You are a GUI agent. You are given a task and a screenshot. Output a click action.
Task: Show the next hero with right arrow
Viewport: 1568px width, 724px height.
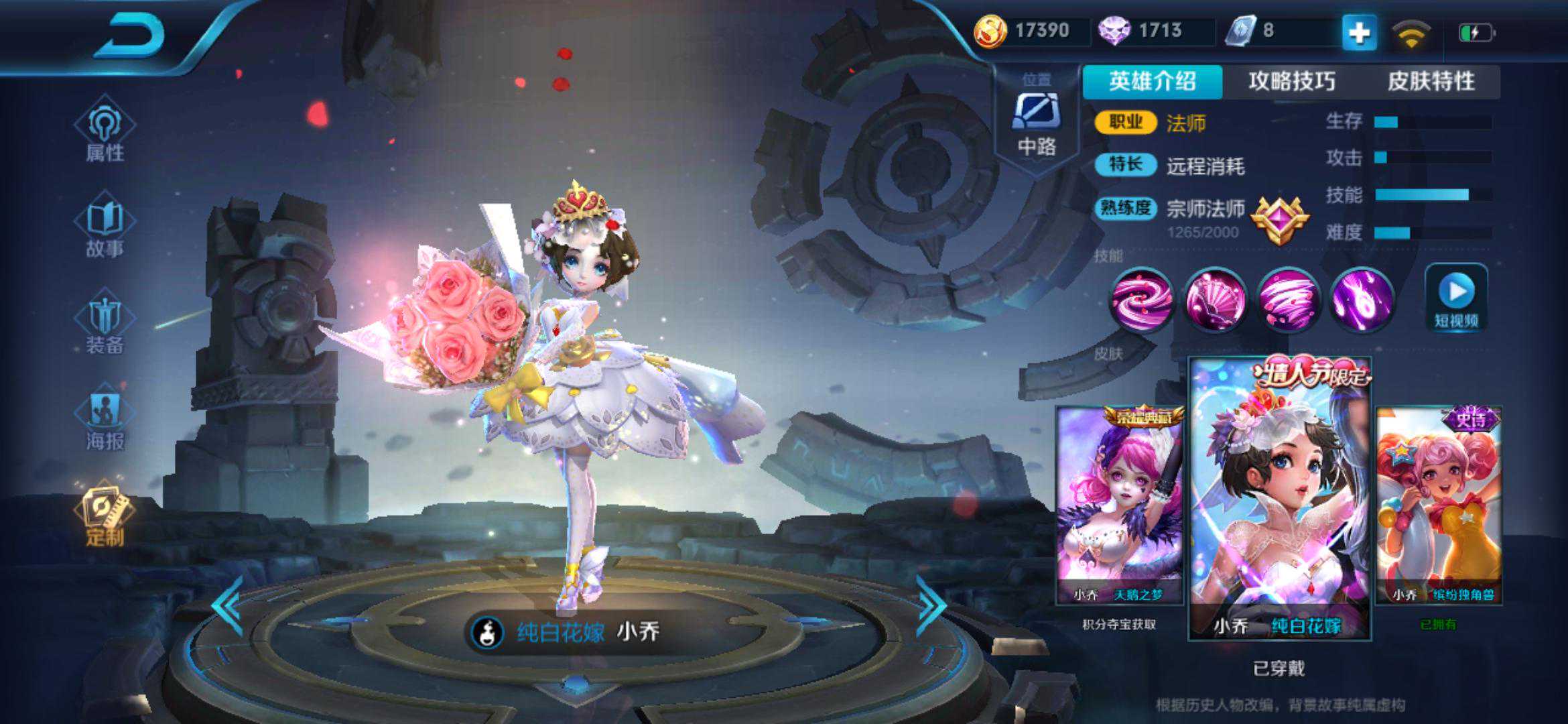click(931, 605)
